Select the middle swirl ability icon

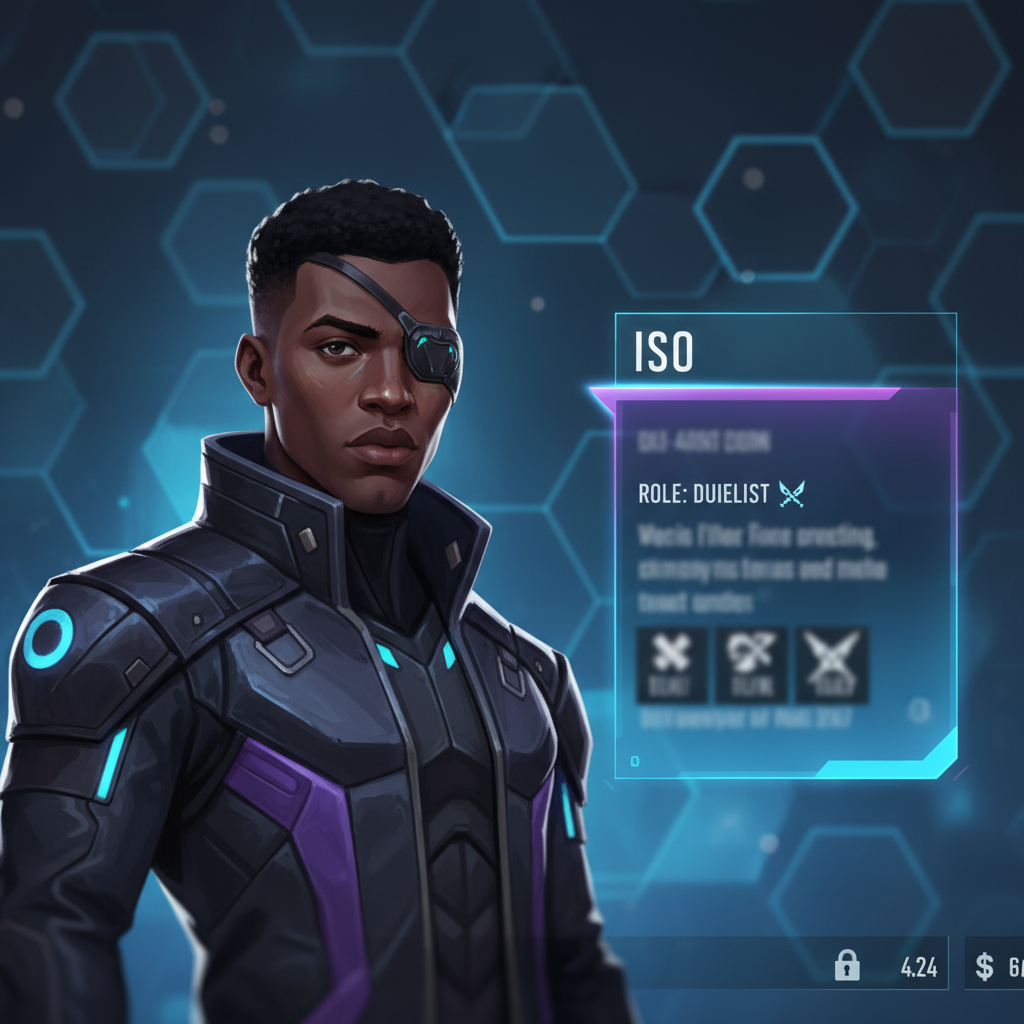[751, 664]
